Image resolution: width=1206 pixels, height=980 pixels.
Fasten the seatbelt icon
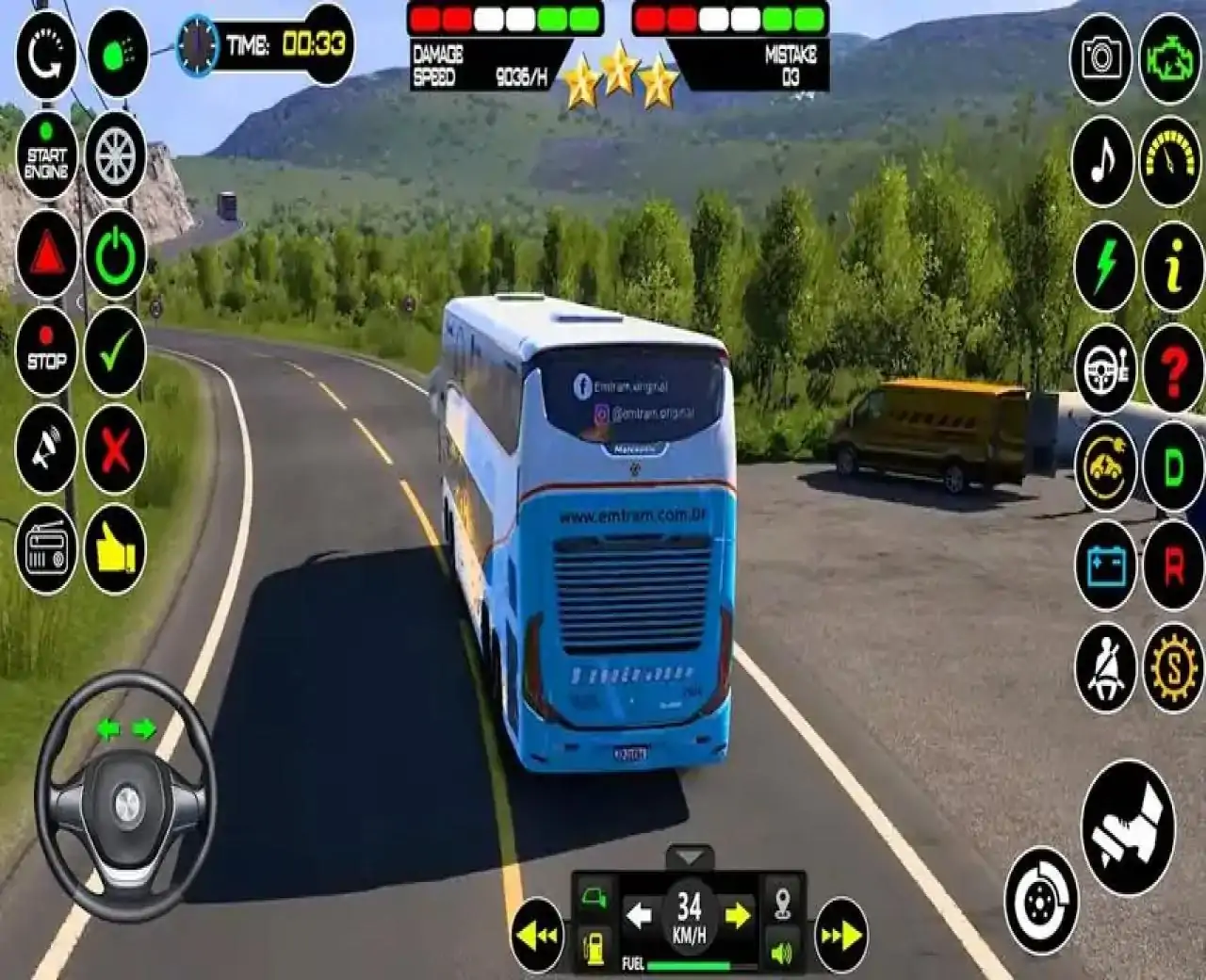[x=1104, y=667]
